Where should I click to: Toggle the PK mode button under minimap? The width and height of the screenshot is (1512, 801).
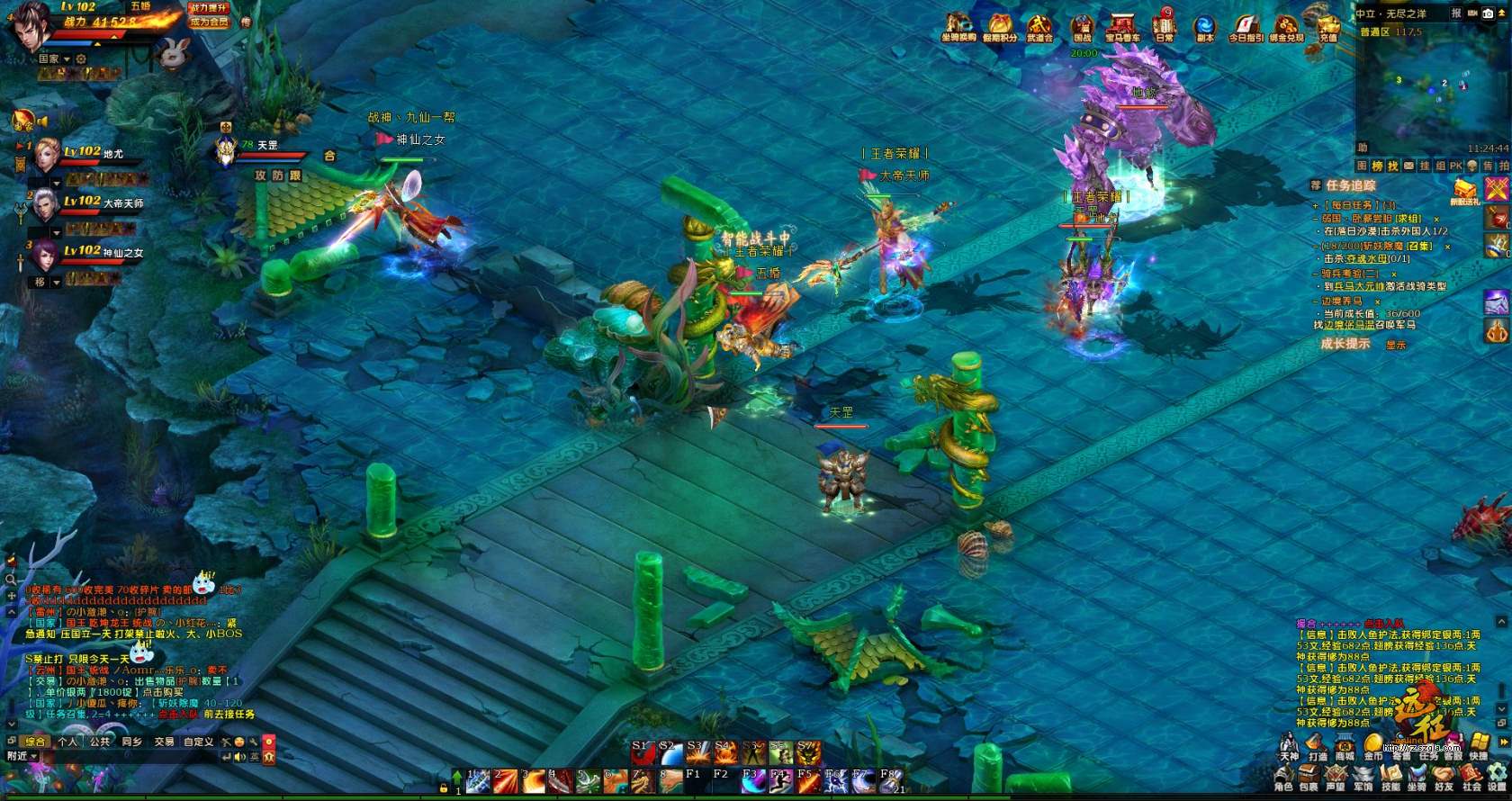click(1455, 166)
